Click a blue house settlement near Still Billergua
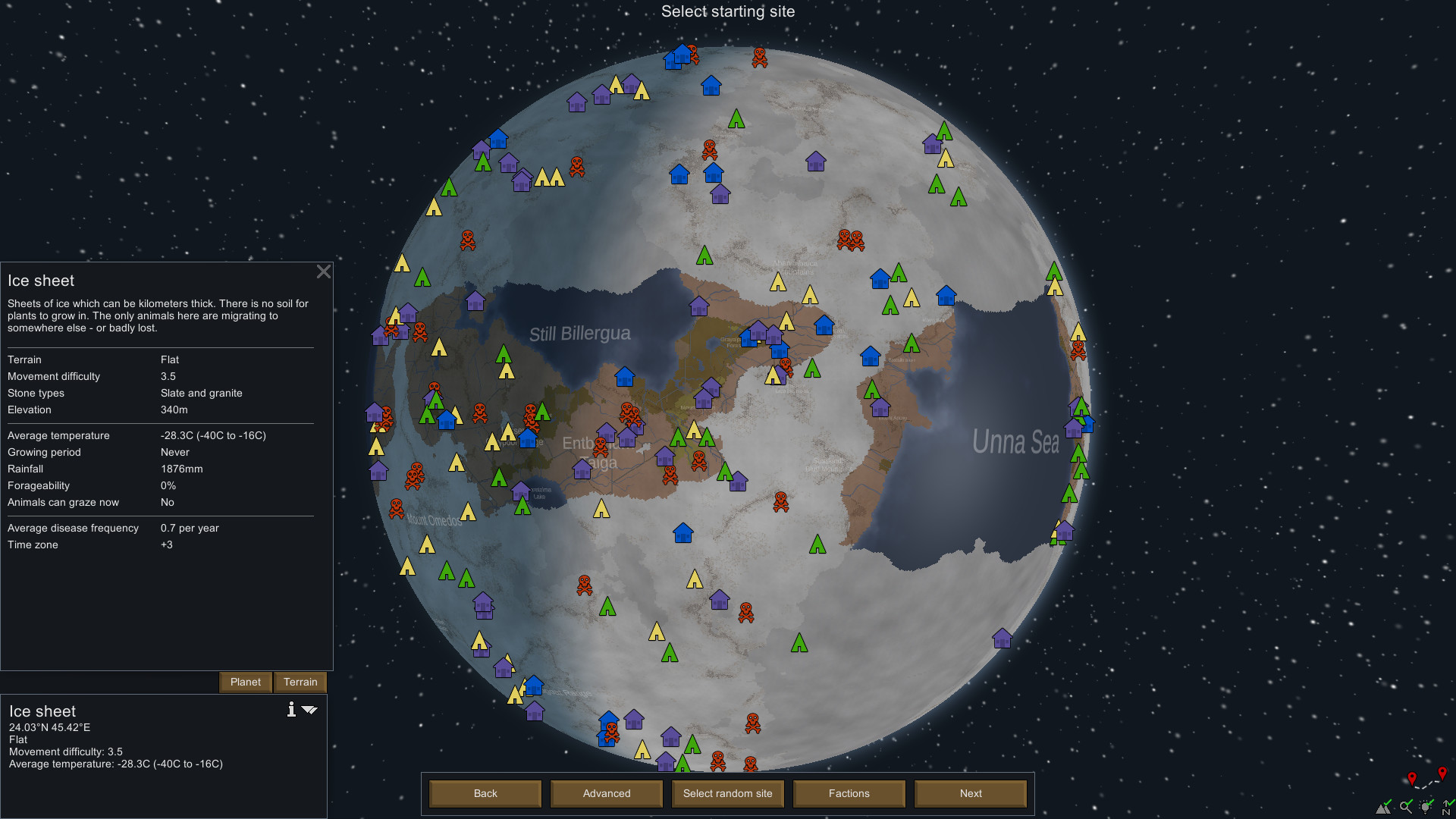1456x819 pixels. (625, 377)
